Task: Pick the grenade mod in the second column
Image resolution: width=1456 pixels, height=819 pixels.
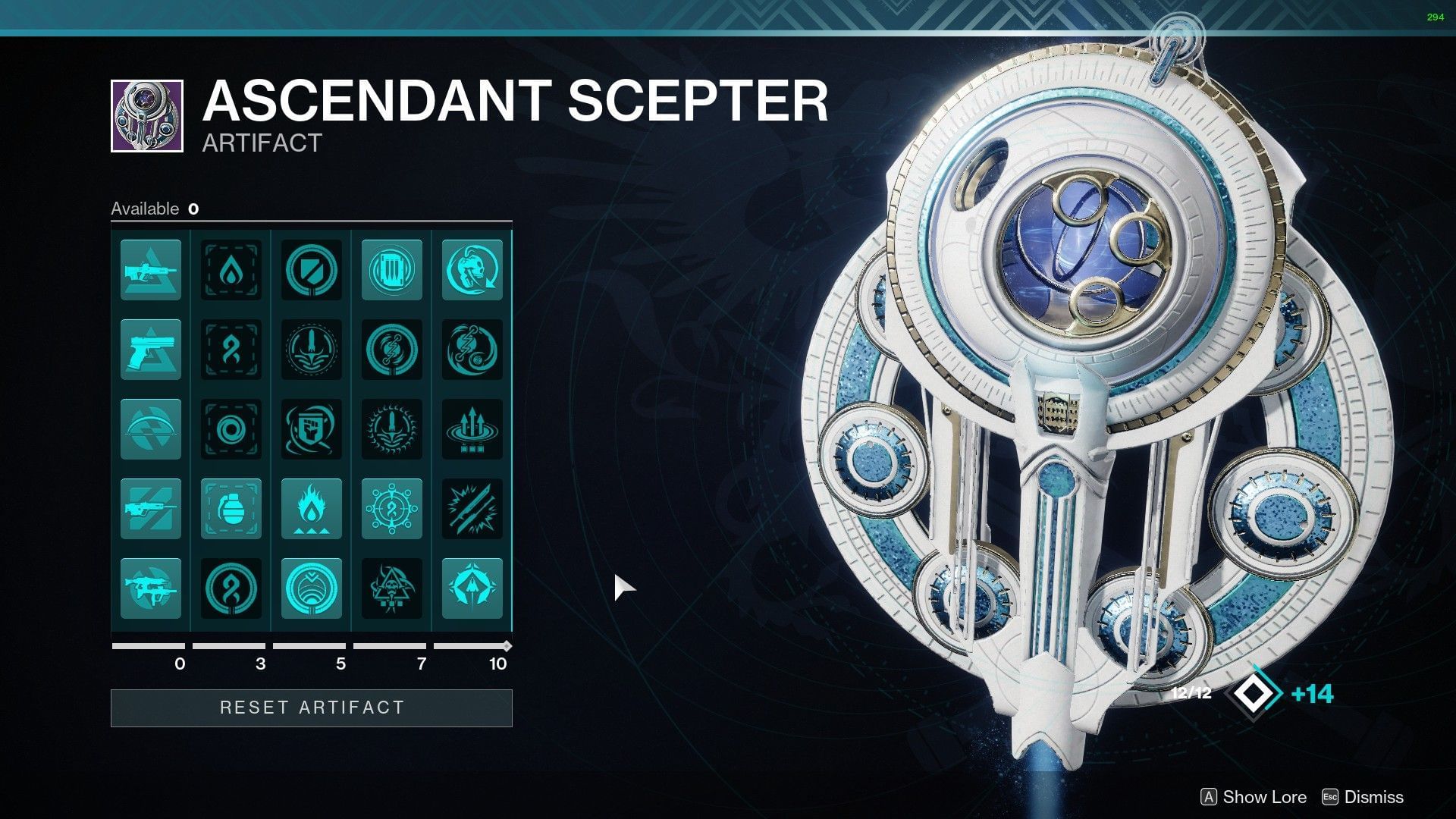Action: click(x=231, y=508)
